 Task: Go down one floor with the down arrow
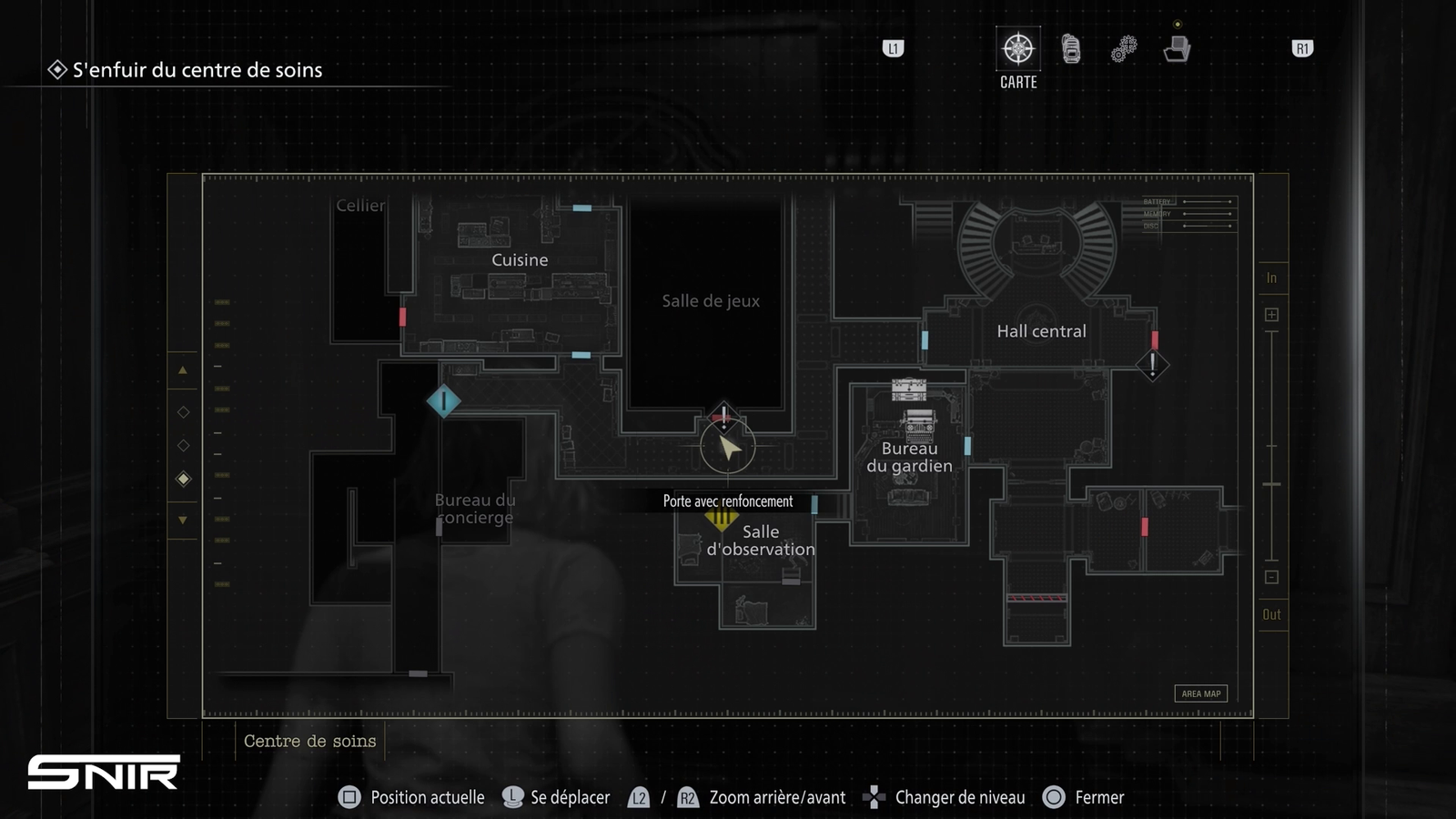(x=183, y=521)
